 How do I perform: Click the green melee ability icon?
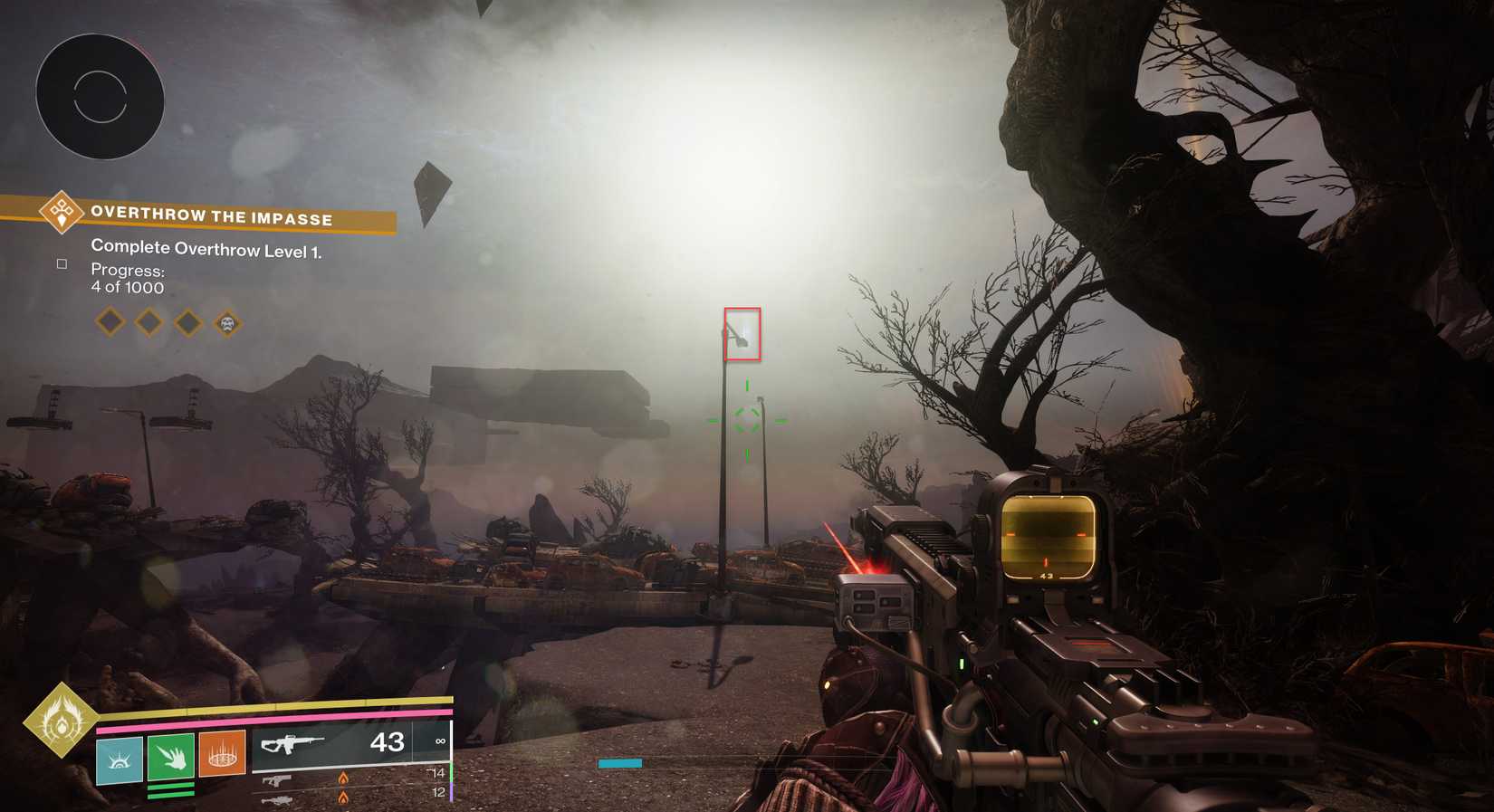pyautogui.click(x=172, y=757)
